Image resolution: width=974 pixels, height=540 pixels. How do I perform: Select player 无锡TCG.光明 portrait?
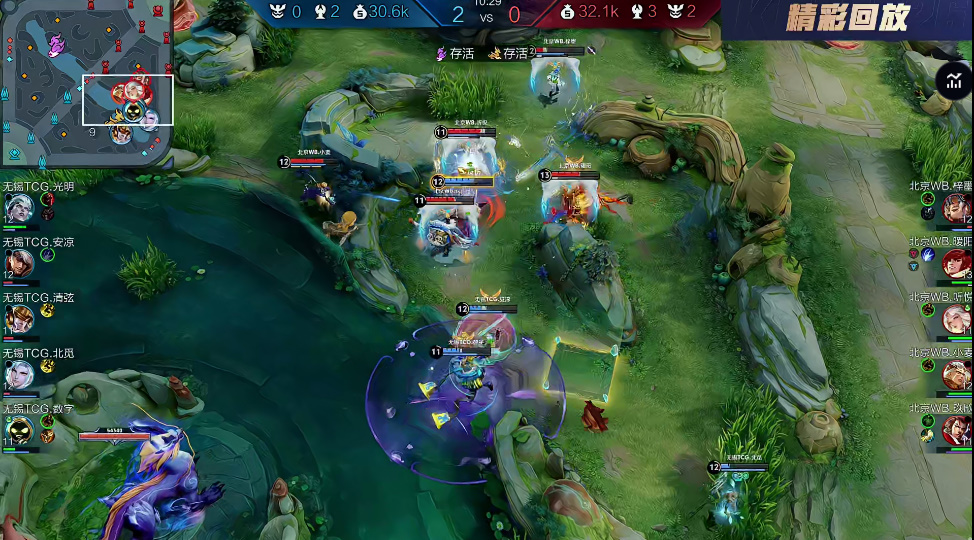pyautogui.click(x=18, y=208)
